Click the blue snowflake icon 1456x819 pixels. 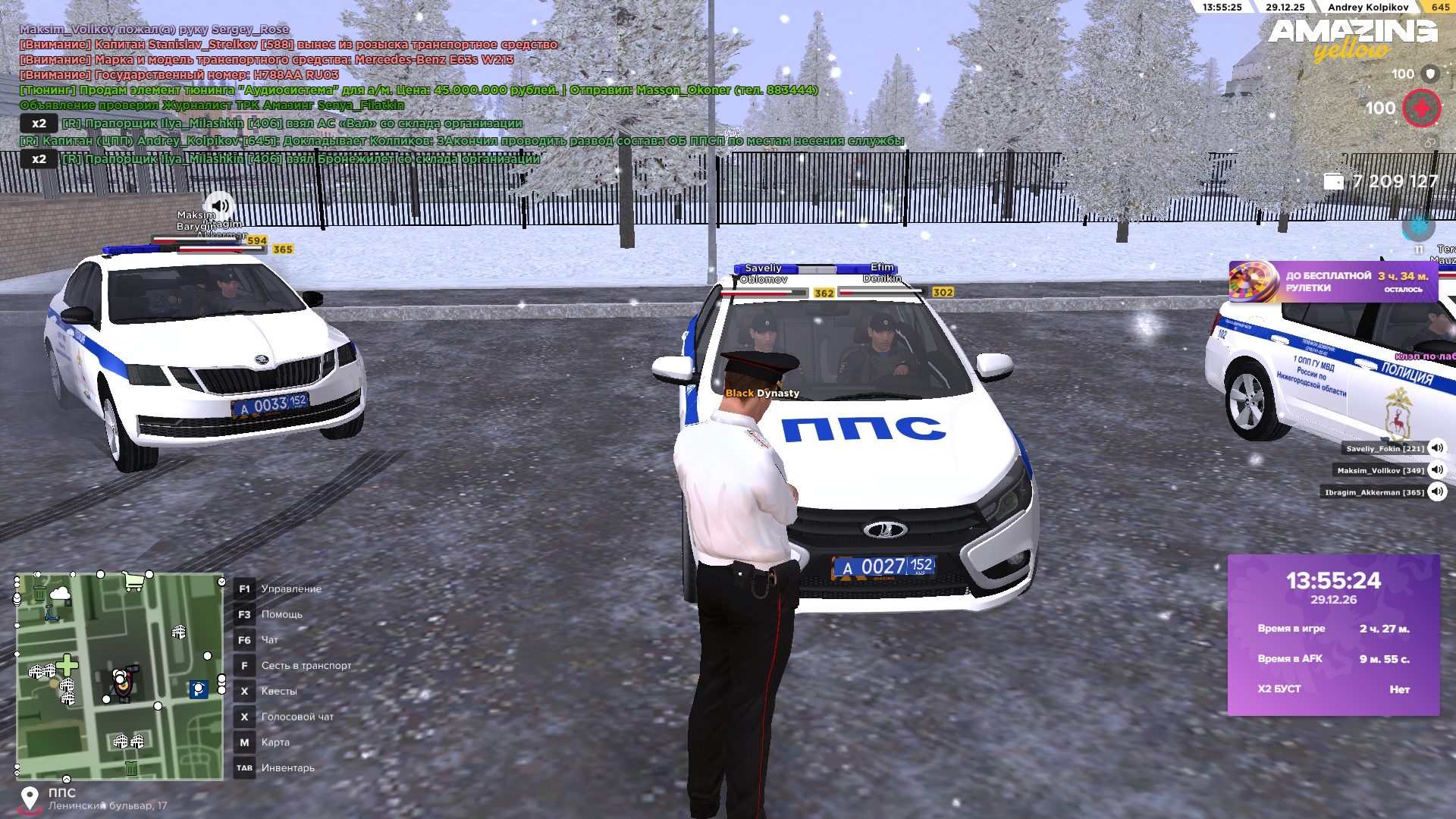click(x=1417, y=225)
